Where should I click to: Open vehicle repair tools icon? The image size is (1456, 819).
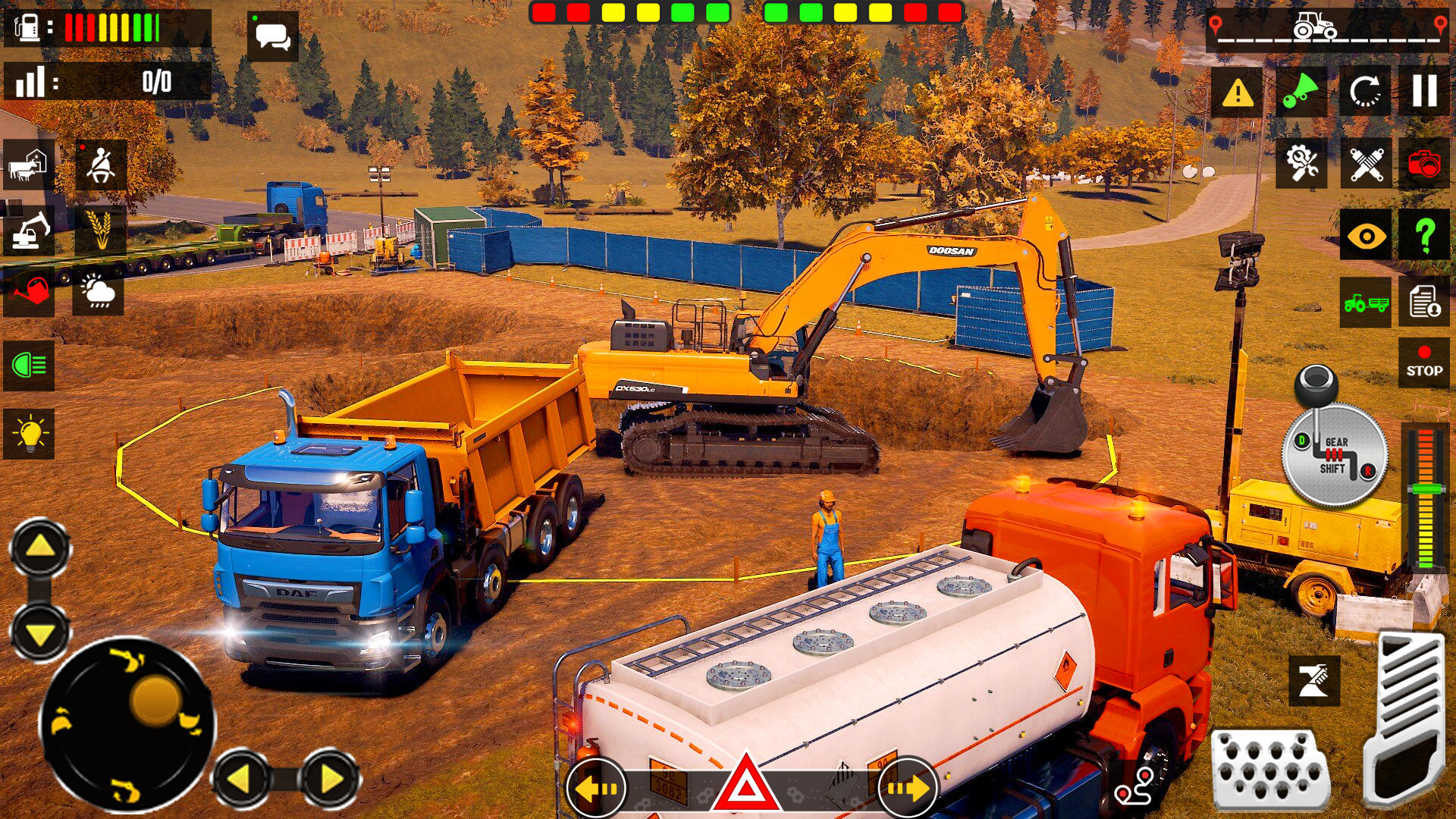(1301, 163)
